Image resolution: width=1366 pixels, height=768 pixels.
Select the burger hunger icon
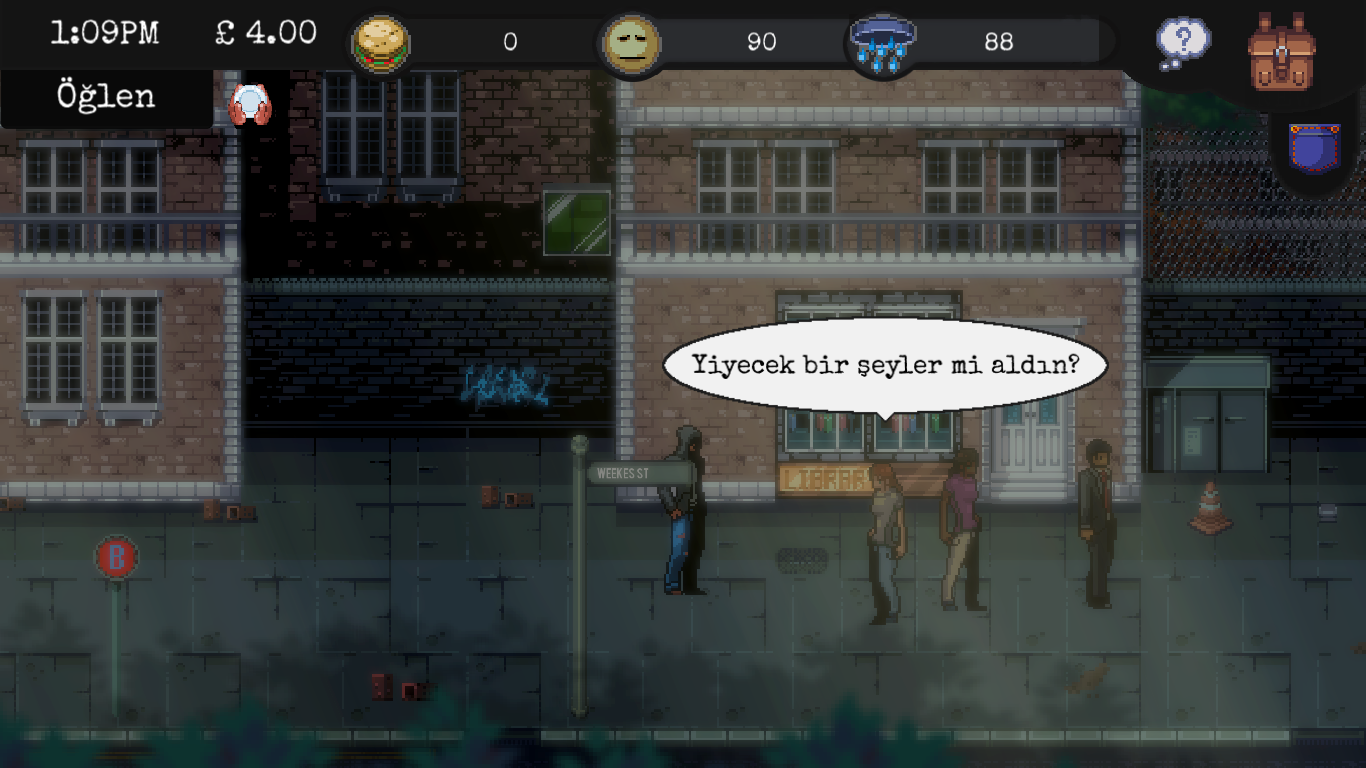[380, 44]
